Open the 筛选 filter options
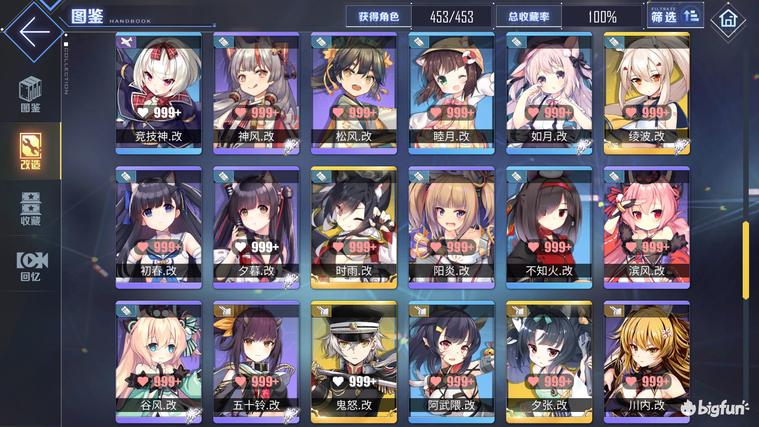The height and width of the screenshot is (427, 759). point(665,17)
